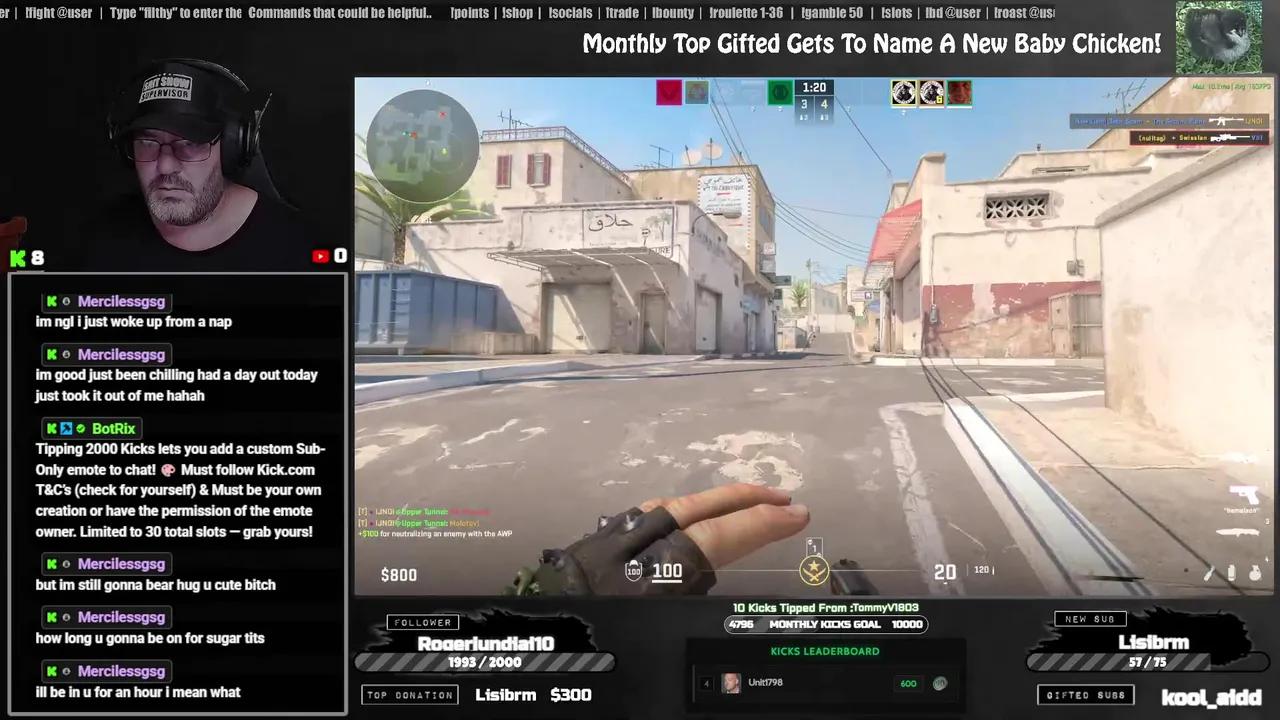
Task: Select the kicks coin icon beside Unit1798's score
Action: click(939, 683)
